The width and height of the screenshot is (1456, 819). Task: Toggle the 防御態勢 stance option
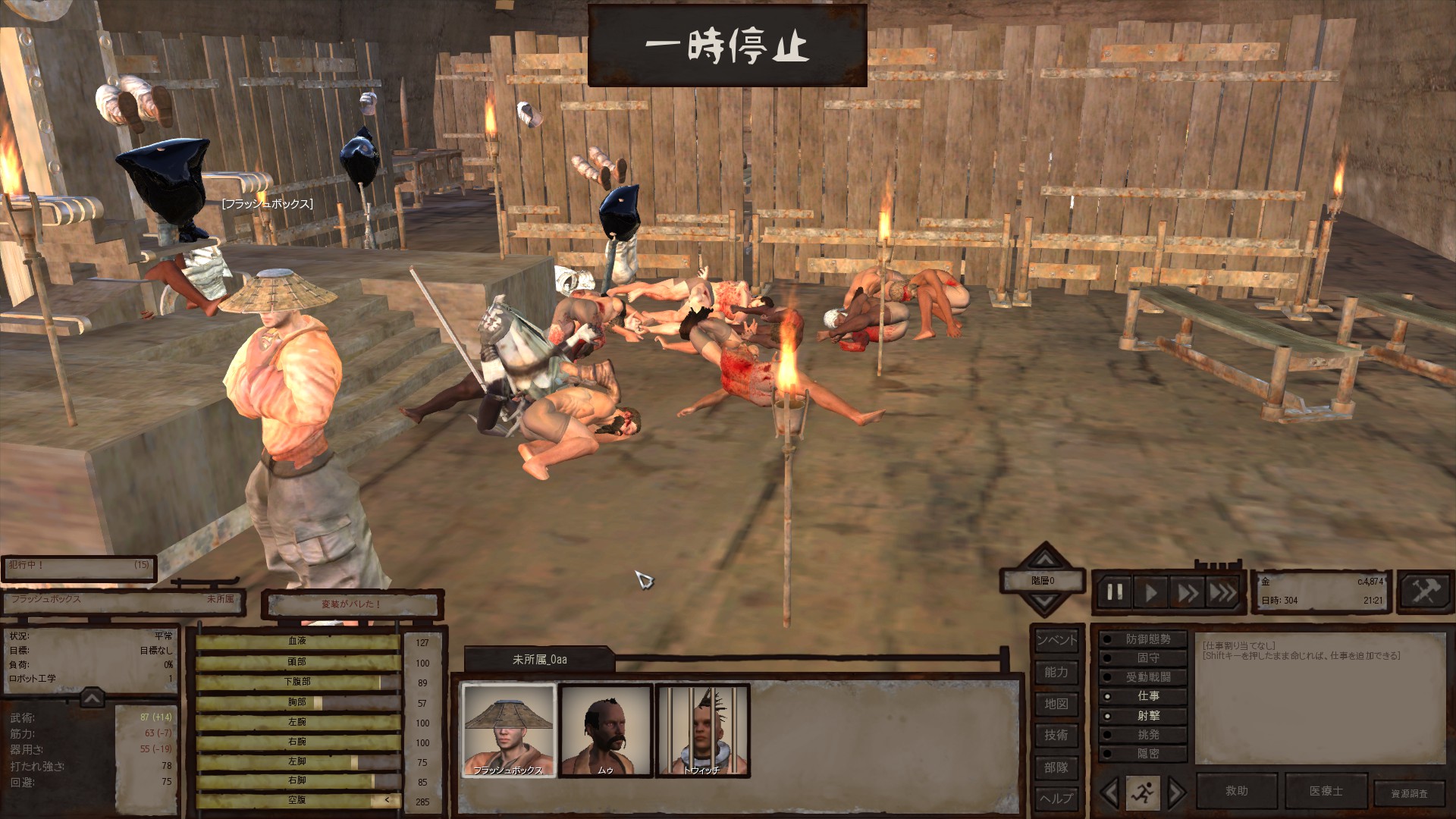pyautogui.click(x=1144, y=639)
